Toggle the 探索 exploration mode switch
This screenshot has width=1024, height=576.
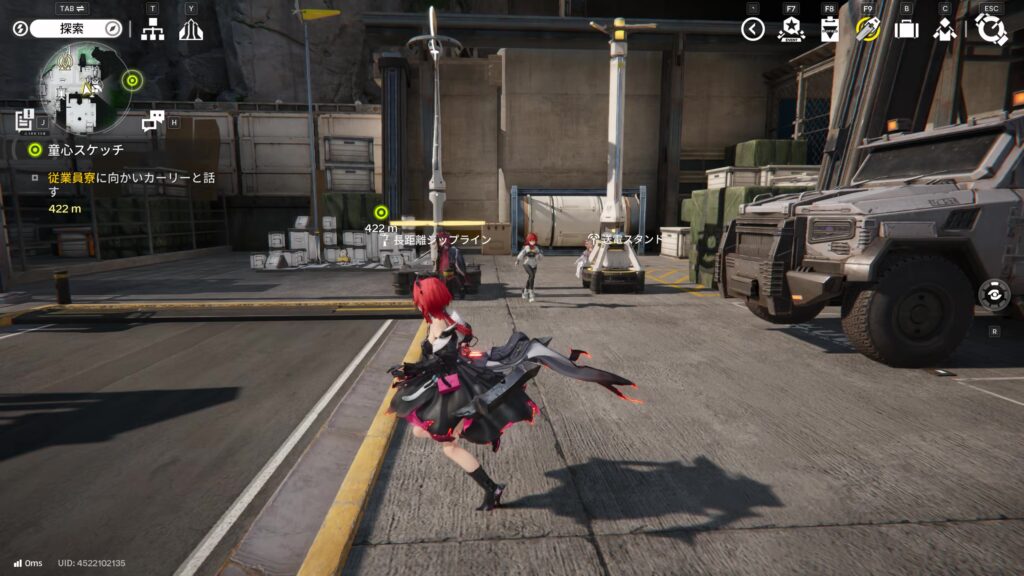(x=76, y=29)
